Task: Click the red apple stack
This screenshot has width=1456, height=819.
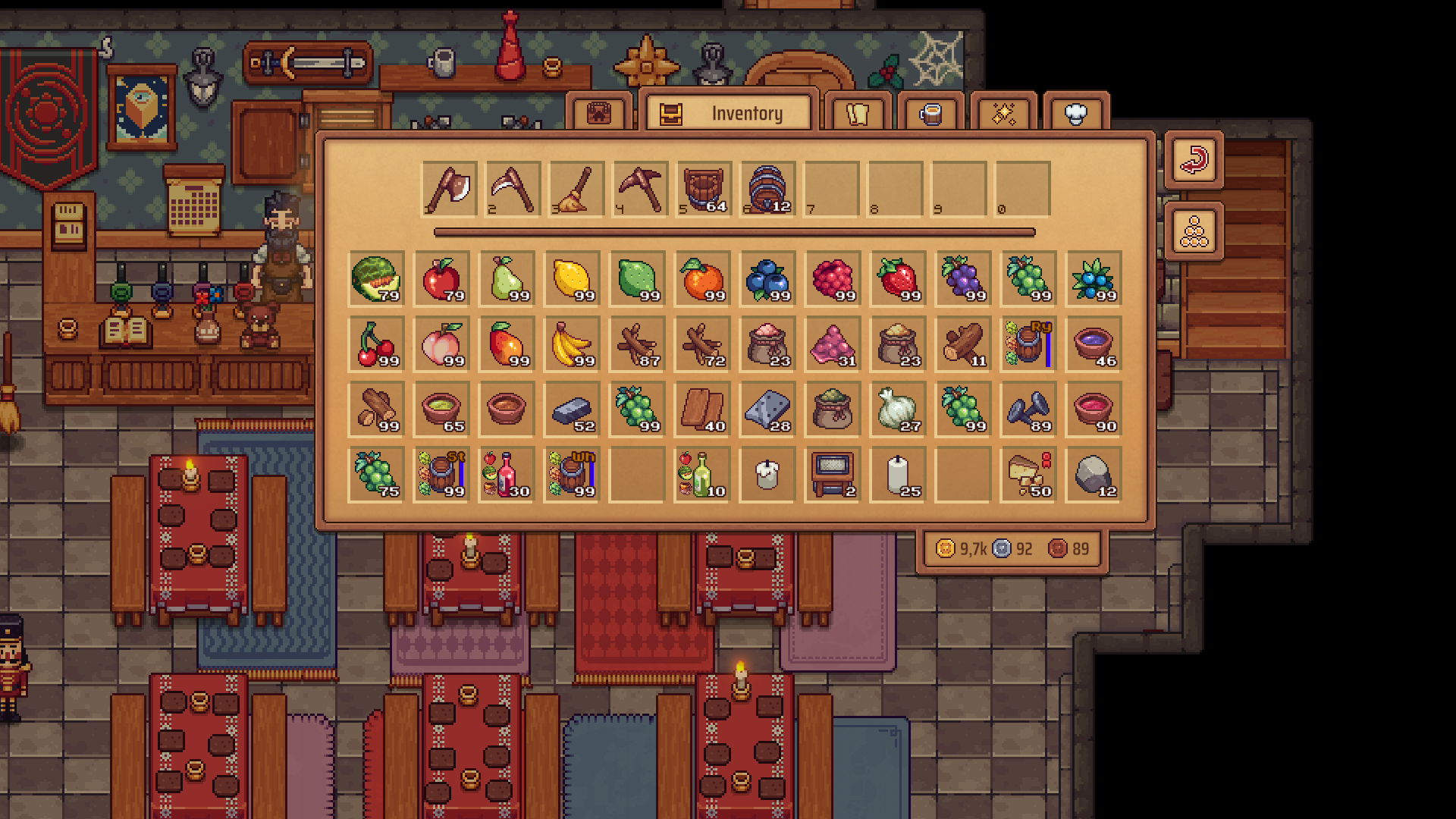Action: [x=441, y=278]
